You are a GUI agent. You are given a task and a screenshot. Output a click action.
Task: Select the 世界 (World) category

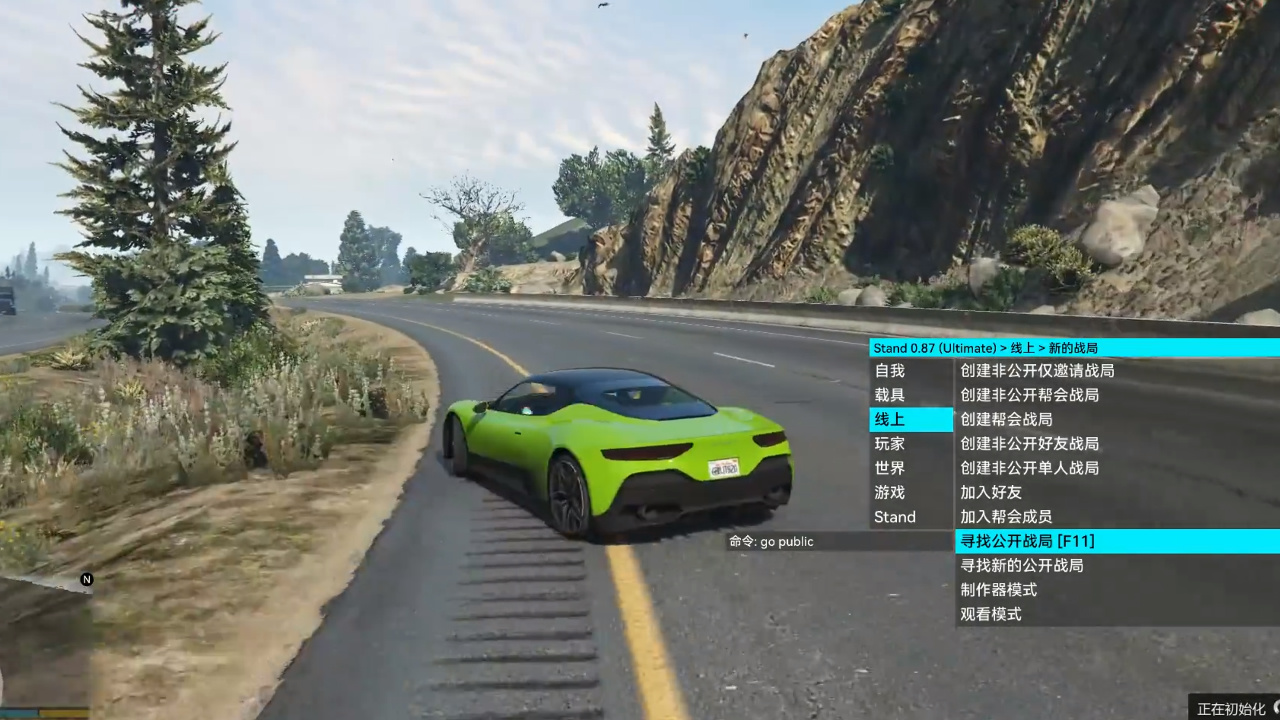pyautogui.click(x=889, y=467)
